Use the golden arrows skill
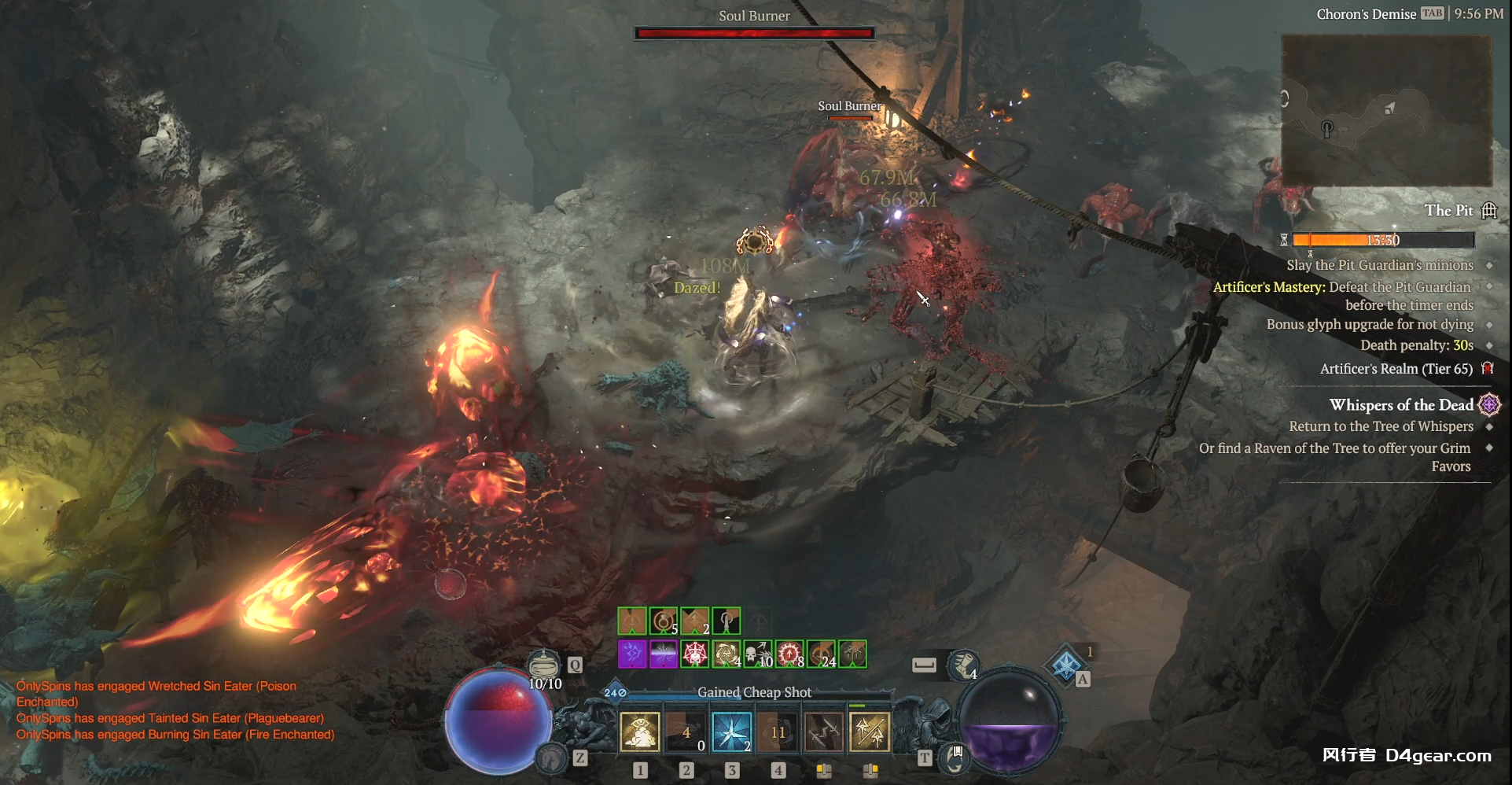 870,732
